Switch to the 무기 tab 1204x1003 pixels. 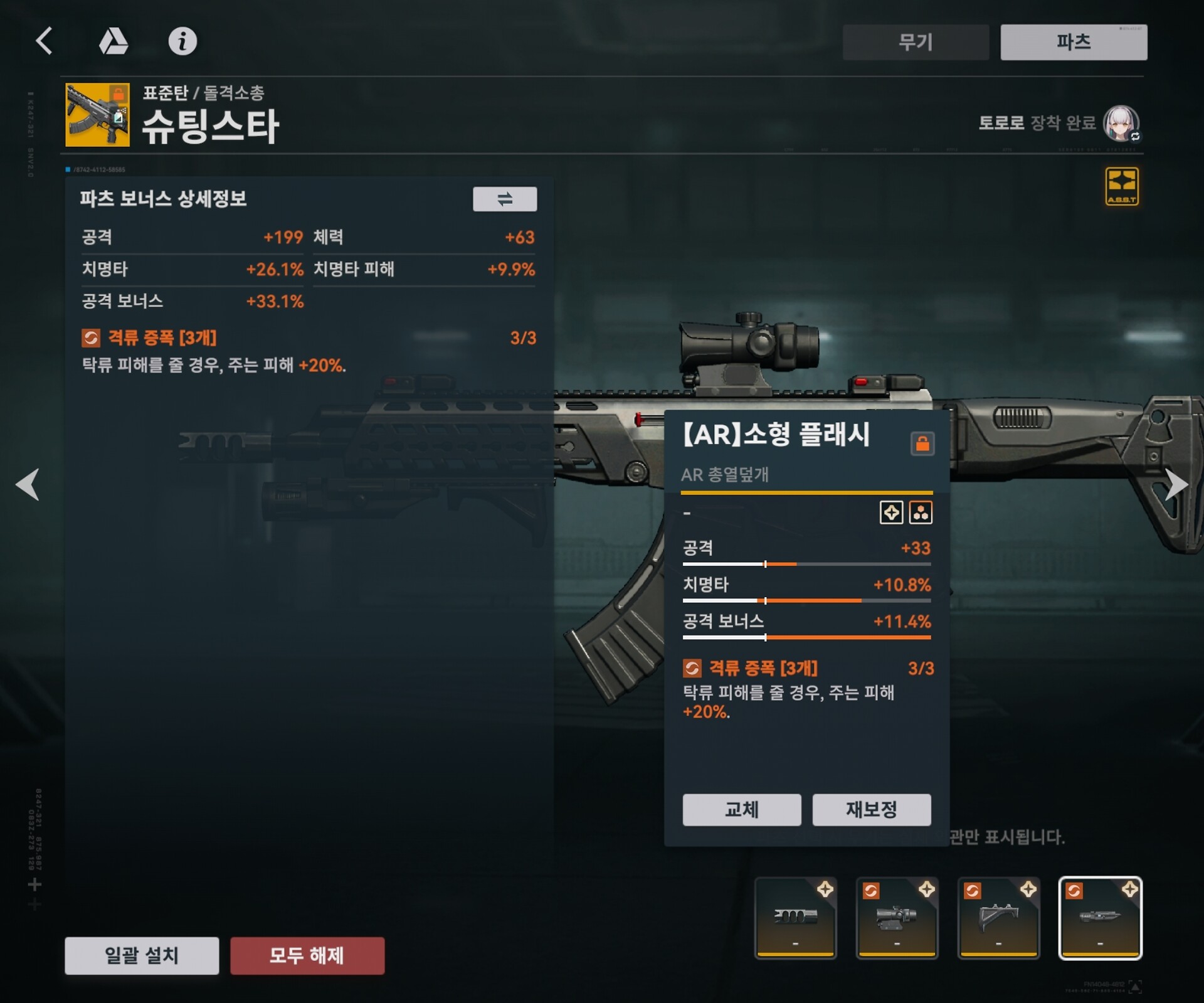coord(916,42)
